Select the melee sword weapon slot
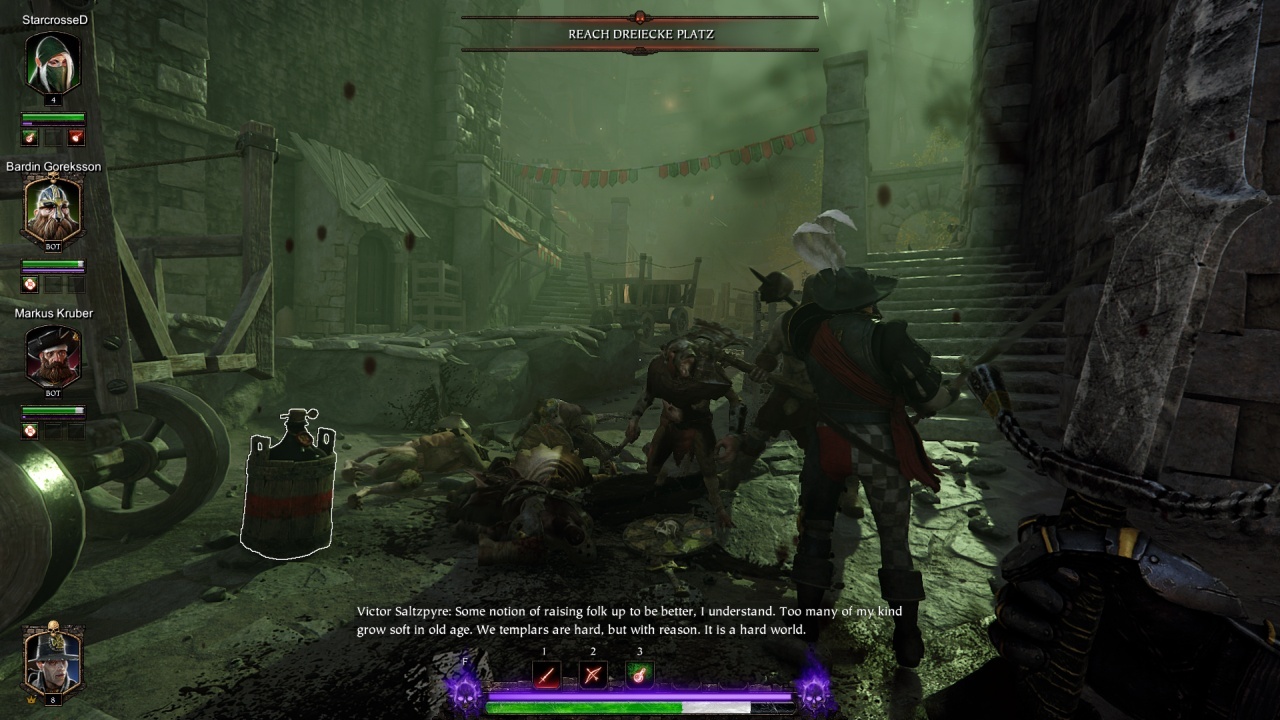 (x=545, y=675)
